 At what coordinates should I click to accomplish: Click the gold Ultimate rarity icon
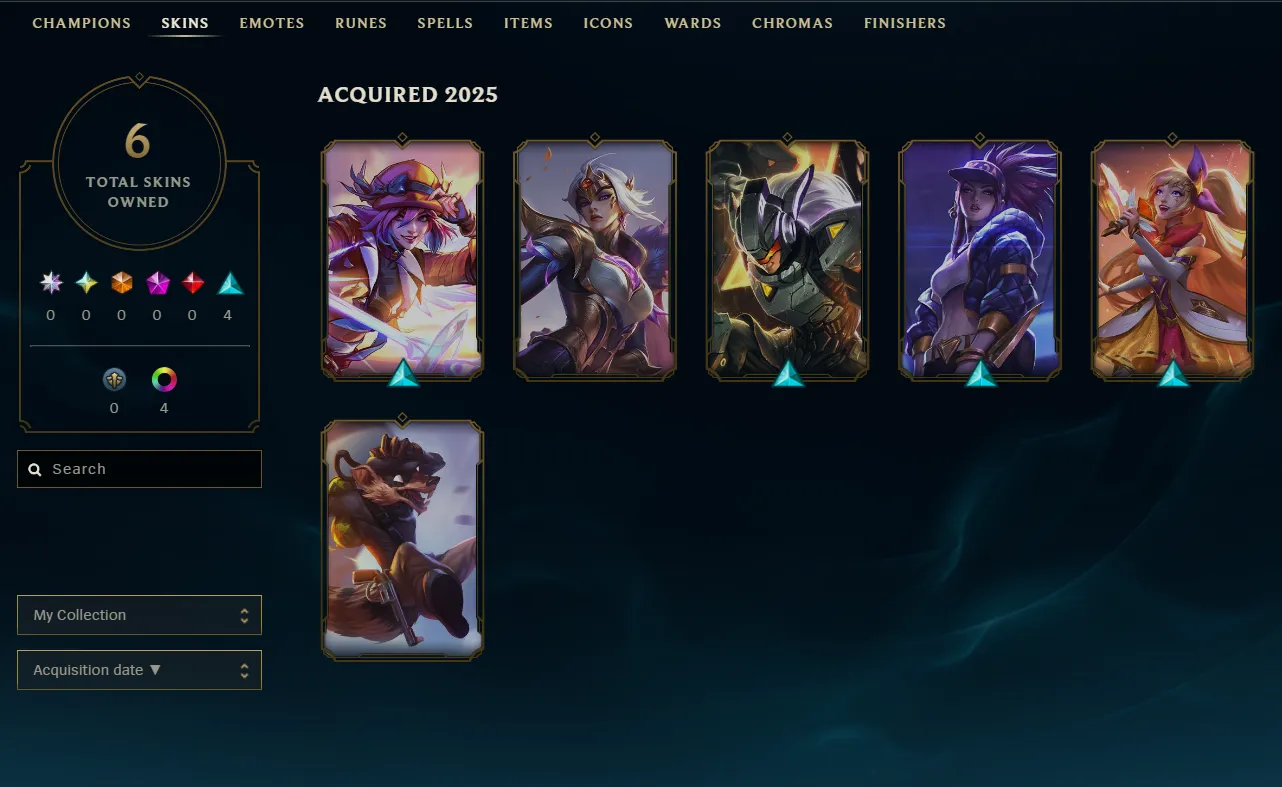click(x=87, y=283)
